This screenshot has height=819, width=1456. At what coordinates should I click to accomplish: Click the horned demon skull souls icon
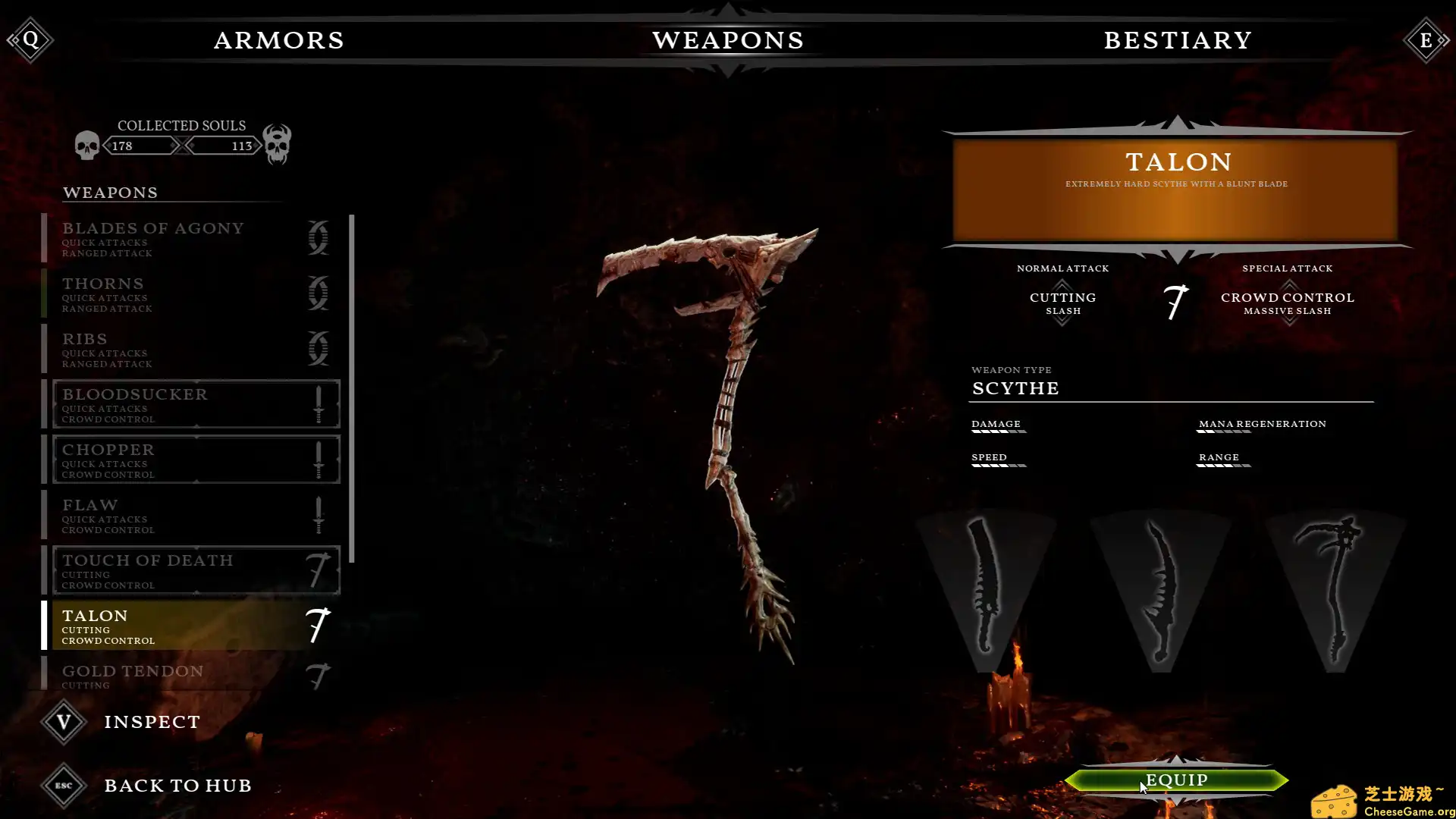pos(276,144)
